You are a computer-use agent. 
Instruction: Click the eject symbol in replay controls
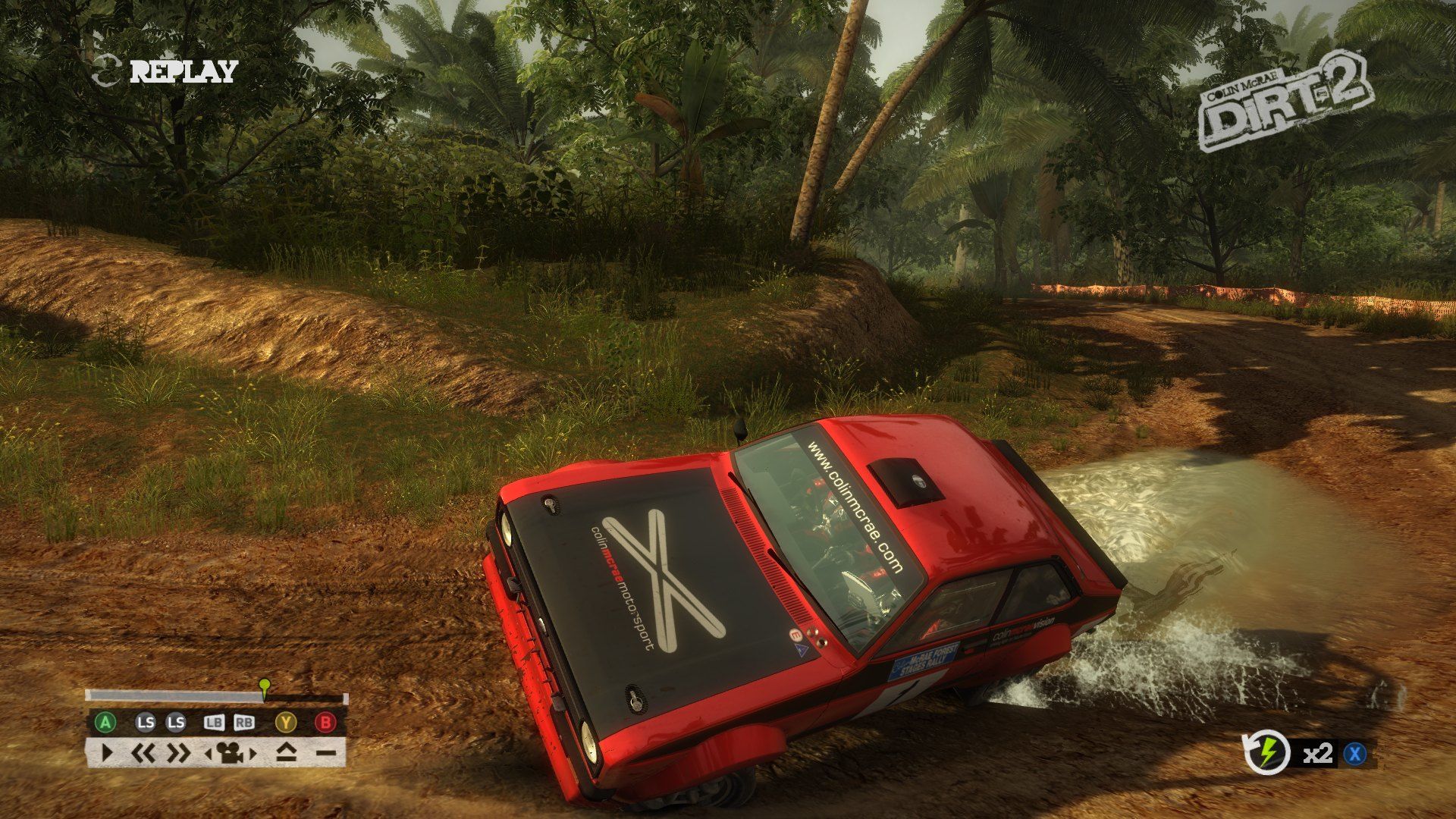pos(285,753)
